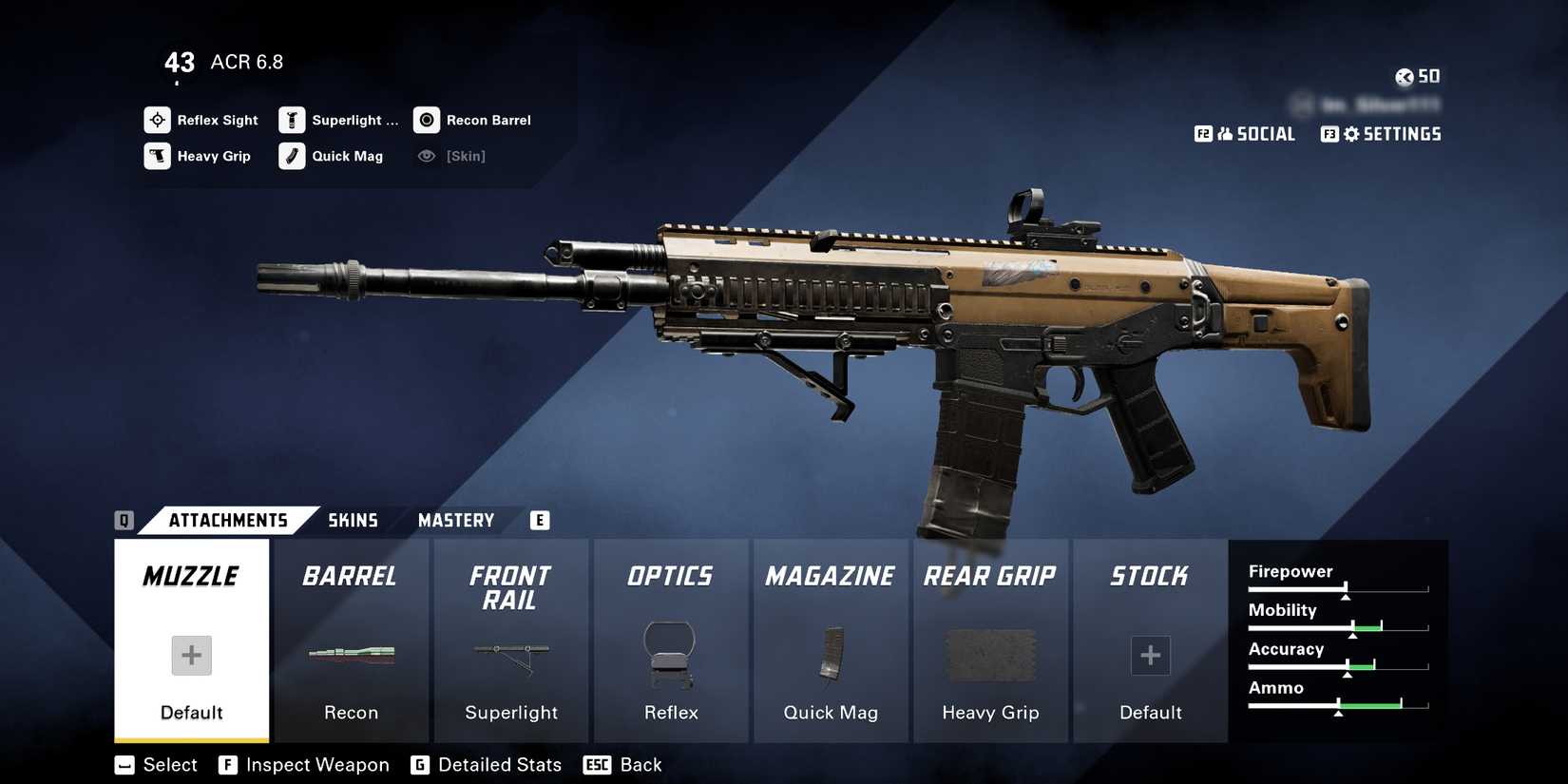
Task: Click the crosshair icon beside the player count 50
Action: pyautogui.click(x=1404, y=76)
